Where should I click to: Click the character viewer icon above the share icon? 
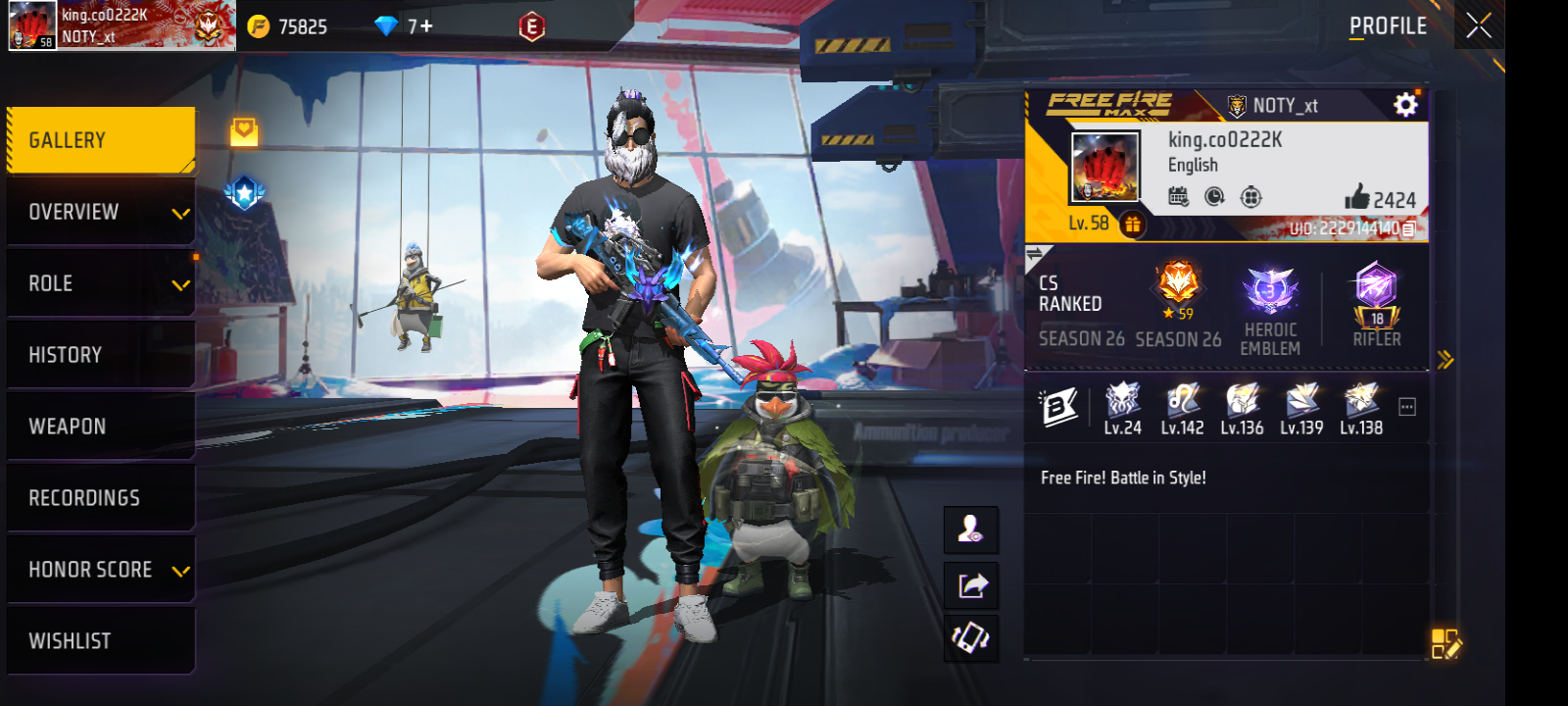[x=971, y=529]
